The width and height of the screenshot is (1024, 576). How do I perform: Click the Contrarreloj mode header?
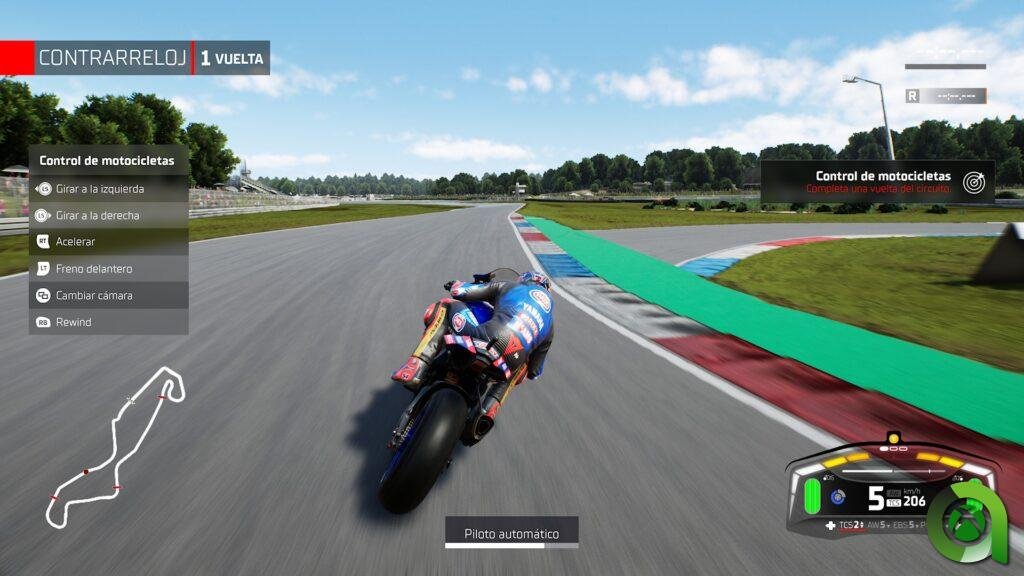pyautogui.click(x=112, y=58)
